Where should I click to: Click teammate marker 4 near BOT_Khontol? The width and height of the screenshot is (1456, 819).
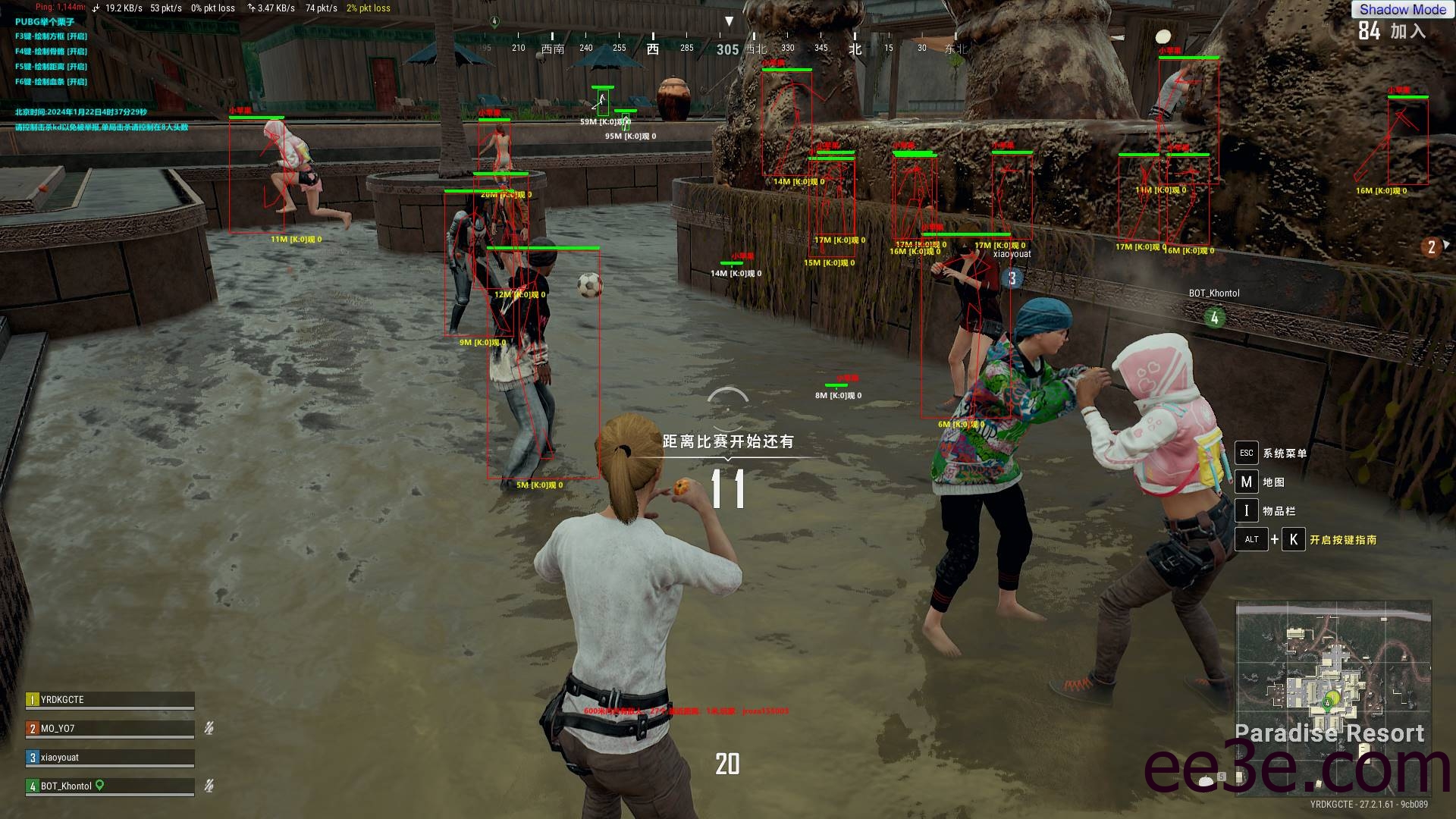point(1214,316)
